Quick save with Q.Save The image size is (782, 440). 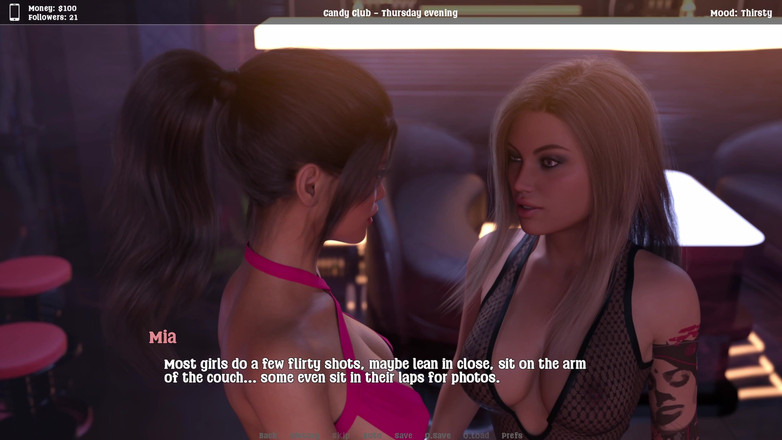coord(438,436)
